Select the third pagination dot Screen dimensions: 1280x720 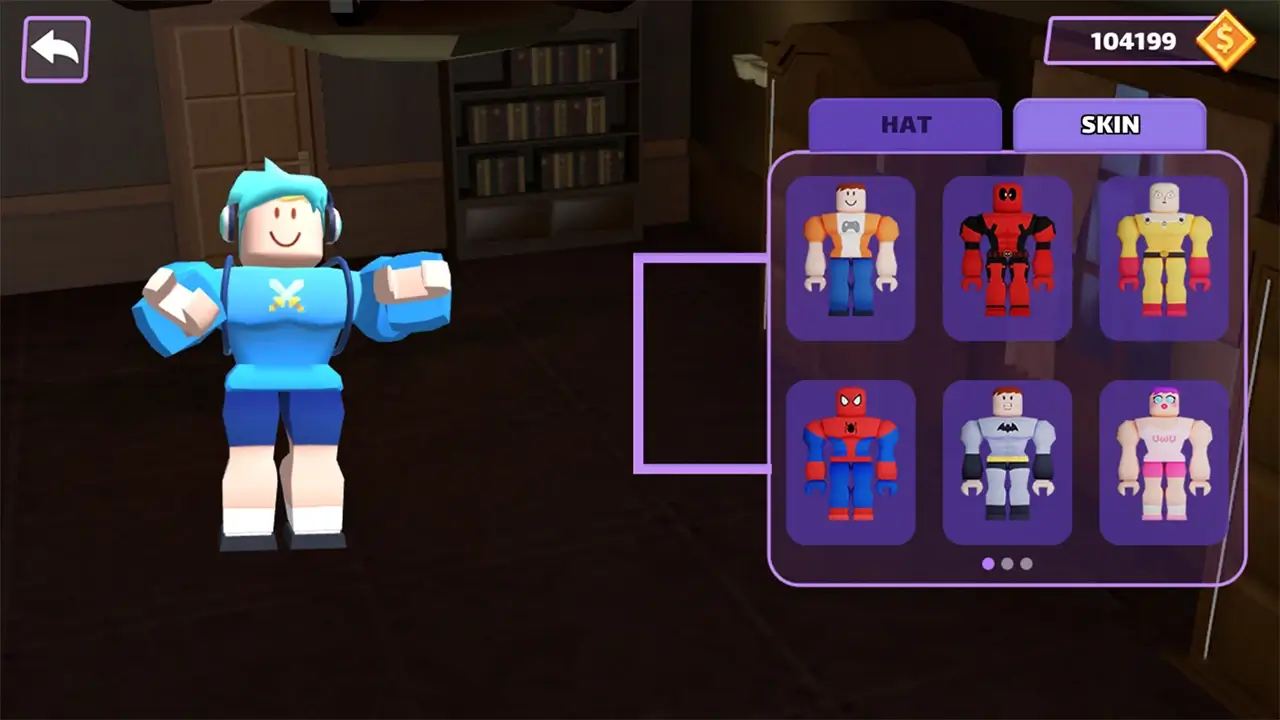click(1026, 564)
